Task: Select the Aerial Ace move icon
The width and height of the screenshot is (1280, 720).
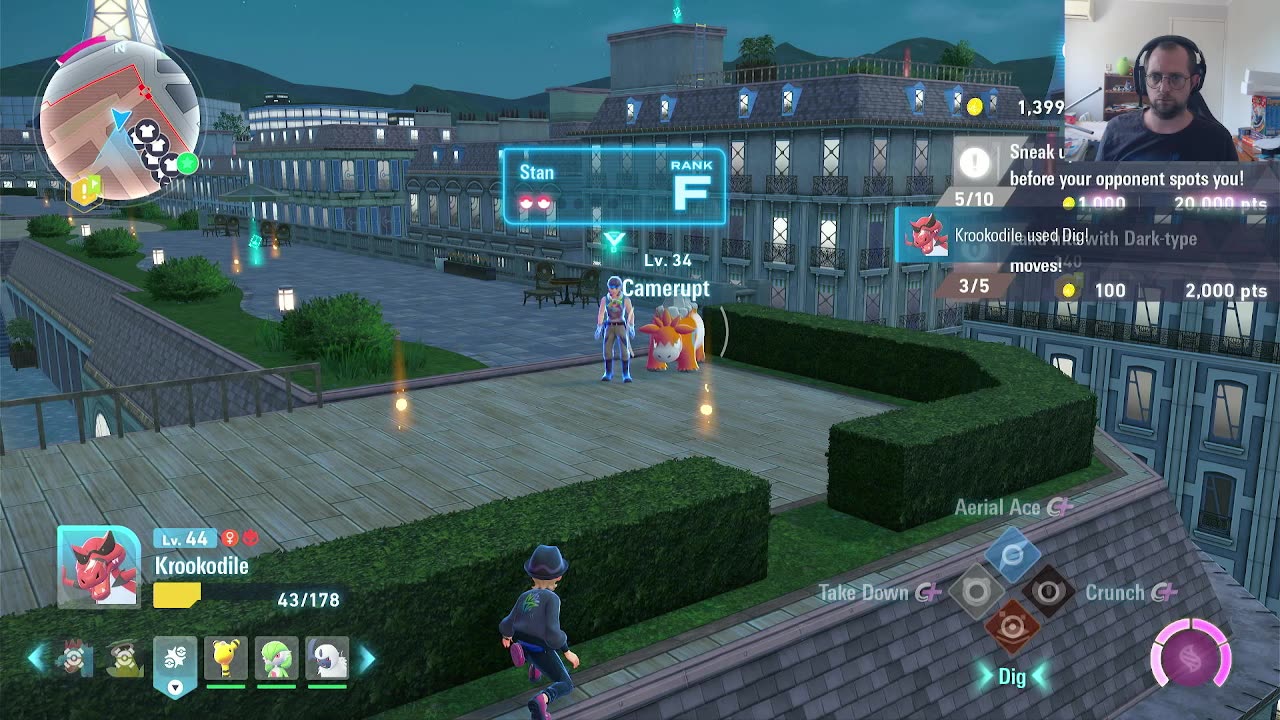Action: click(x=1012, y=555)
